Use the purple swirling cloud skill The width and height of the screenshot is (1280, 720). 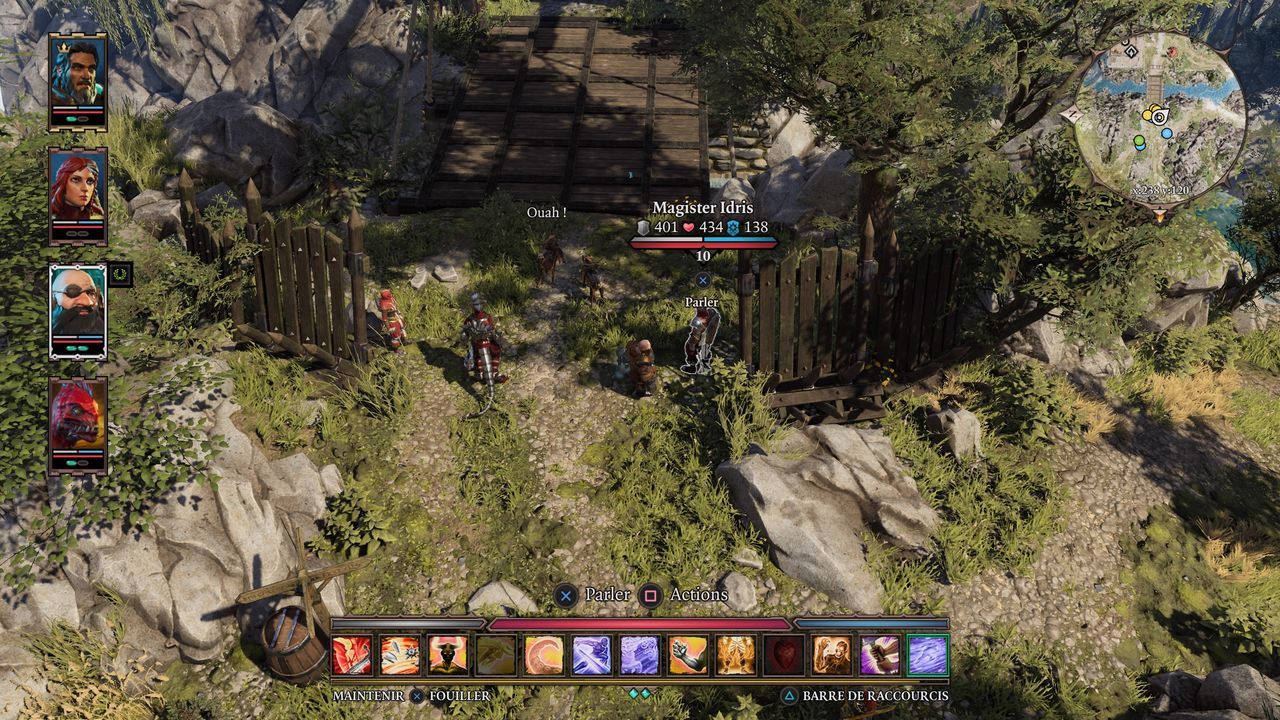coord(640,655)
